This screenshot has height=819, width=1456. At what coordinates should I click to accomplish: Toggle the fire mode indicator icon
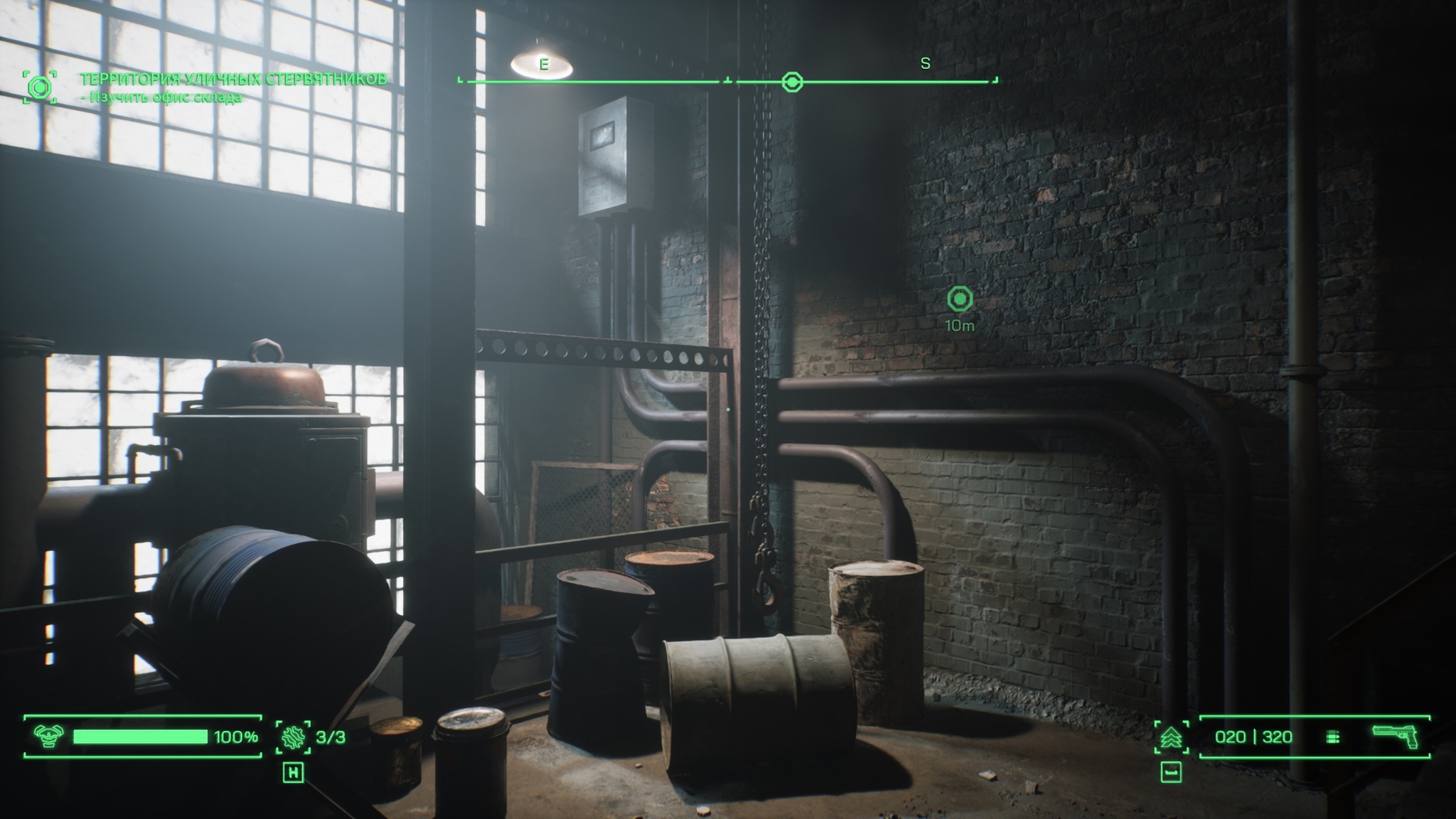click(x=1333, y=737)
